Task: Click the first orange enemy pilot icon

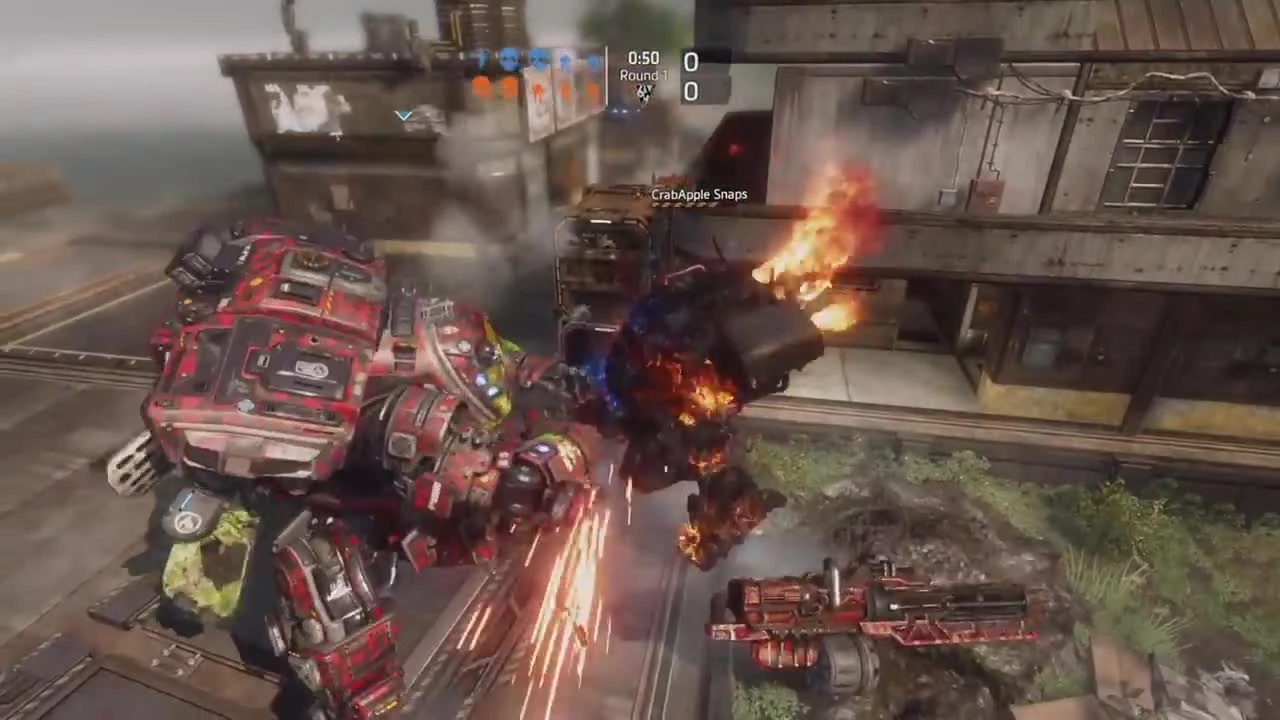Action: tap(481, 88)
